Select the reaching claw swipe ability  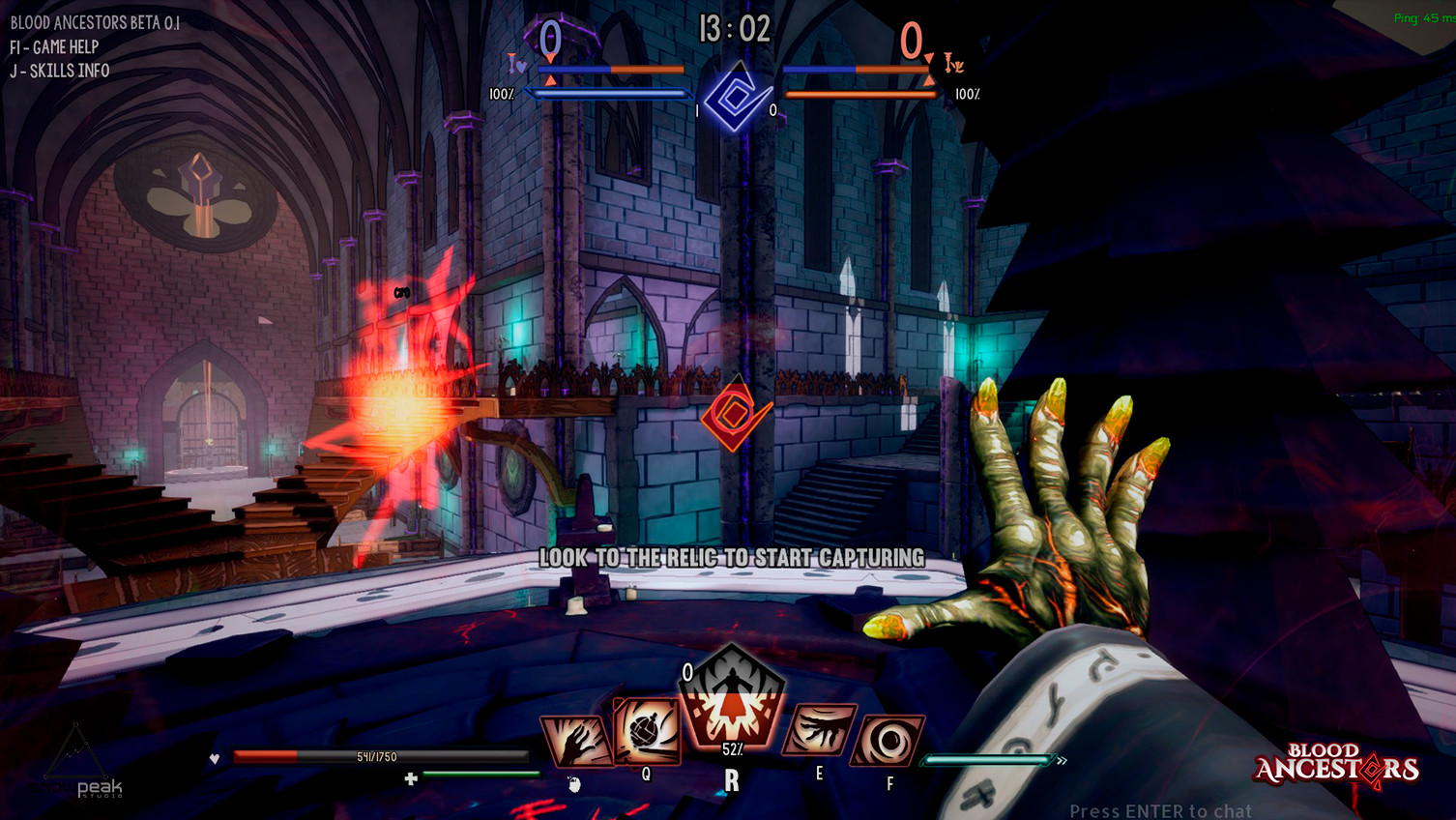coord(819,732)
